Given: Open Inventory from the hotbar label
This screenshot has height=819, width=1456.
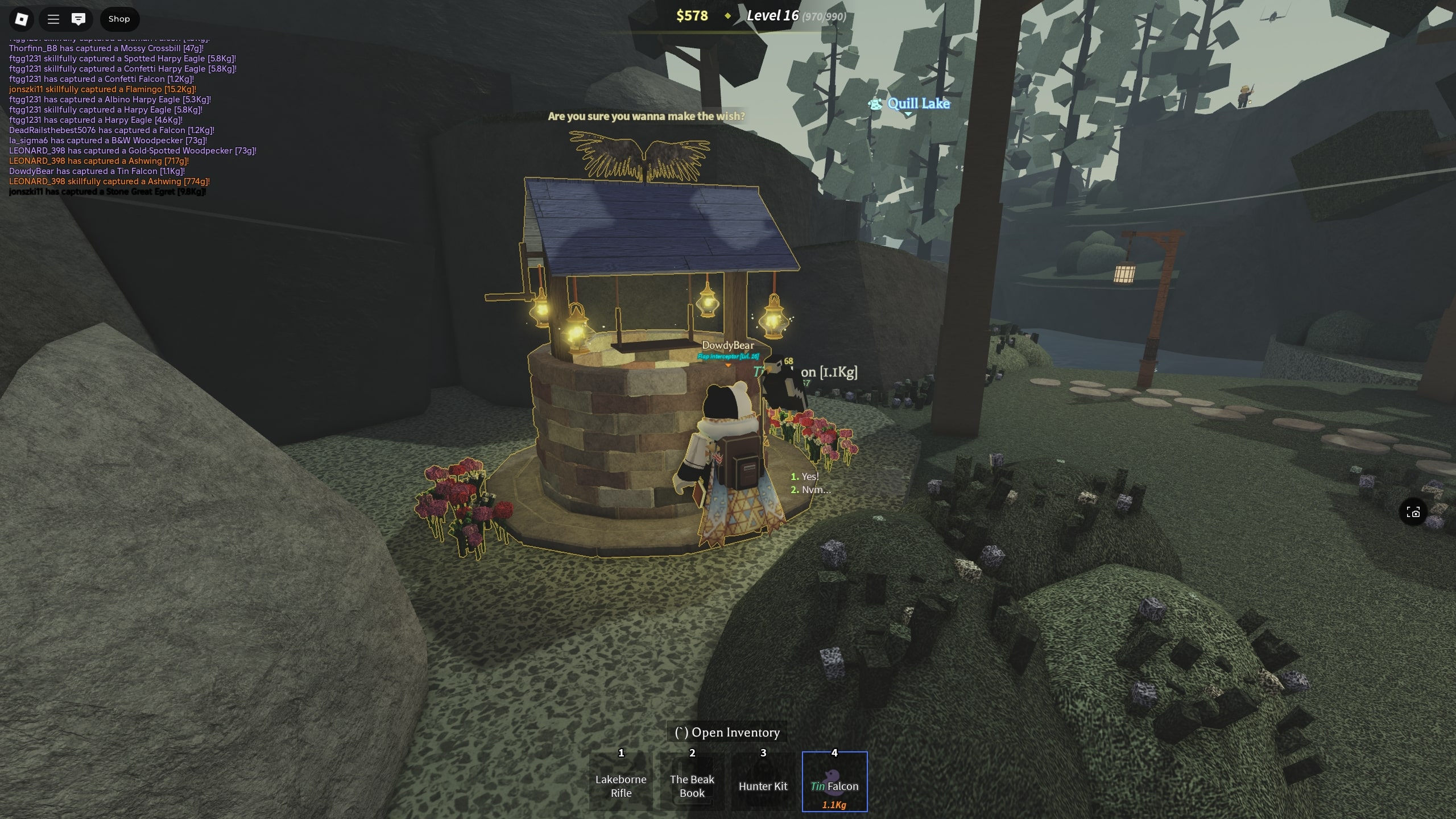Looking at the screenshot, I should [727, 733].
